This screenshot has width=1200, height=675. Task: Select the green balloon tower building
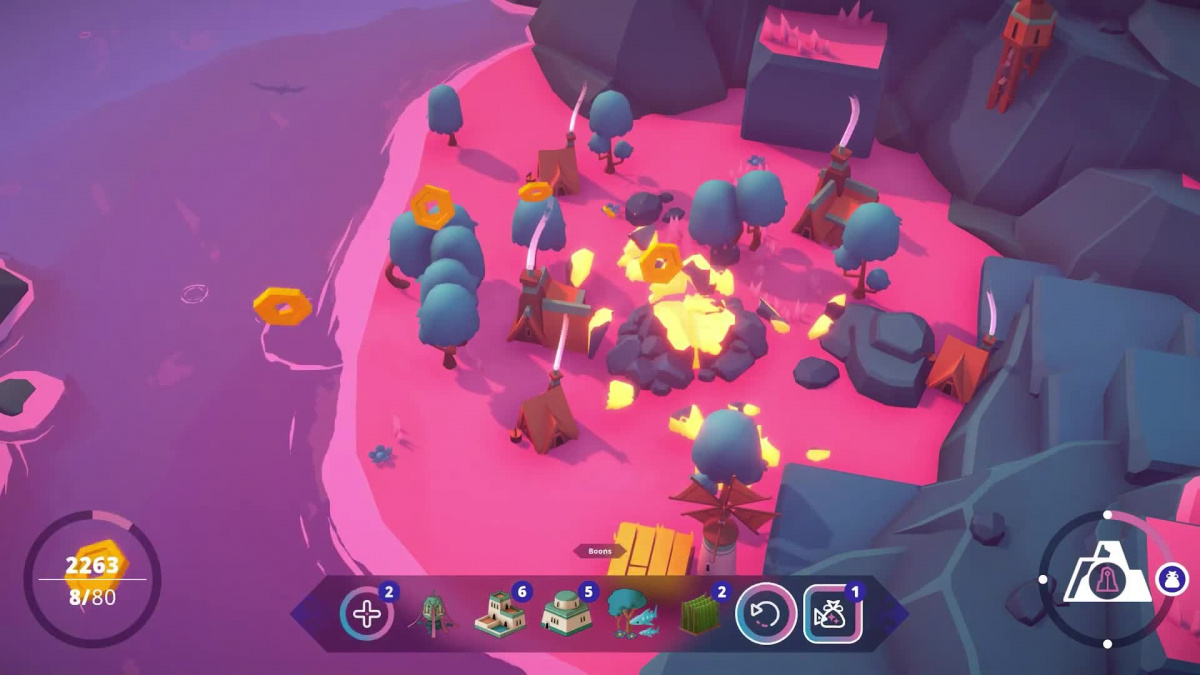(434, 614)
